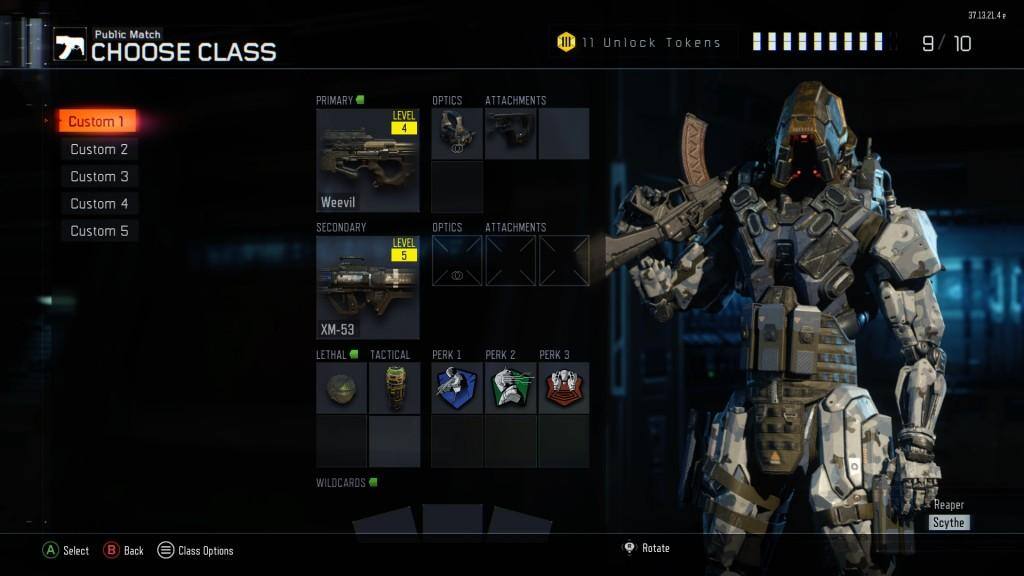Select the equipped primary attachment slot
This screenshot has width=1024, height=576.
[x=511, y=134]
